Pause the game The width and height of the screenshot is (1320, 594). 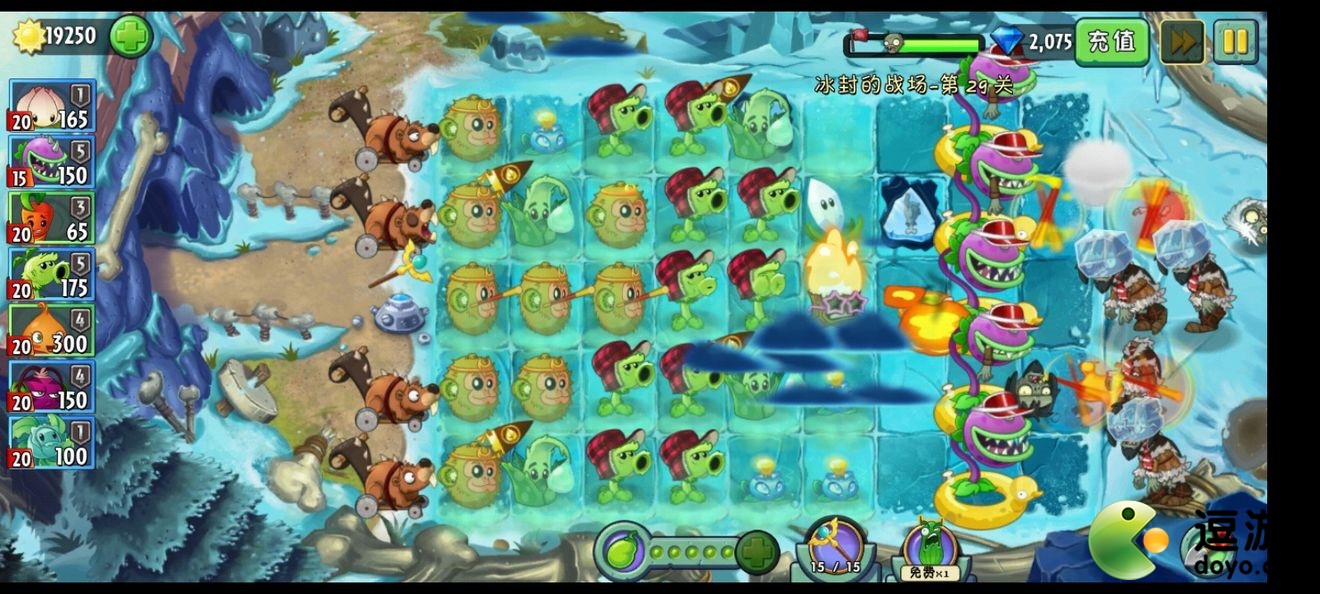(1236, 42)
